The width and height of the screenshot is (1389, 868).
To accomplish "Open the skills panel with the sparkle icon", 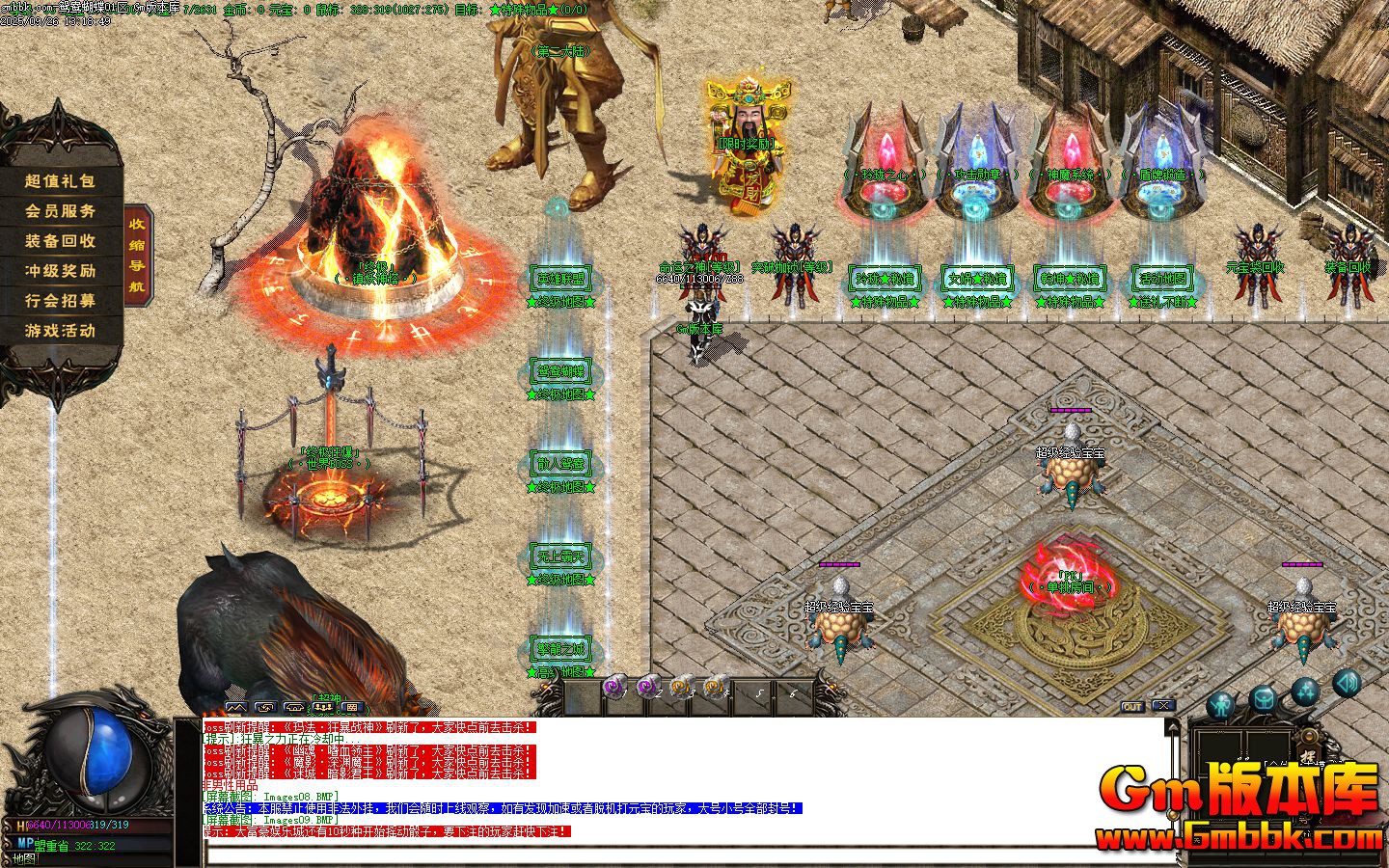I will tap(1305, 691).
